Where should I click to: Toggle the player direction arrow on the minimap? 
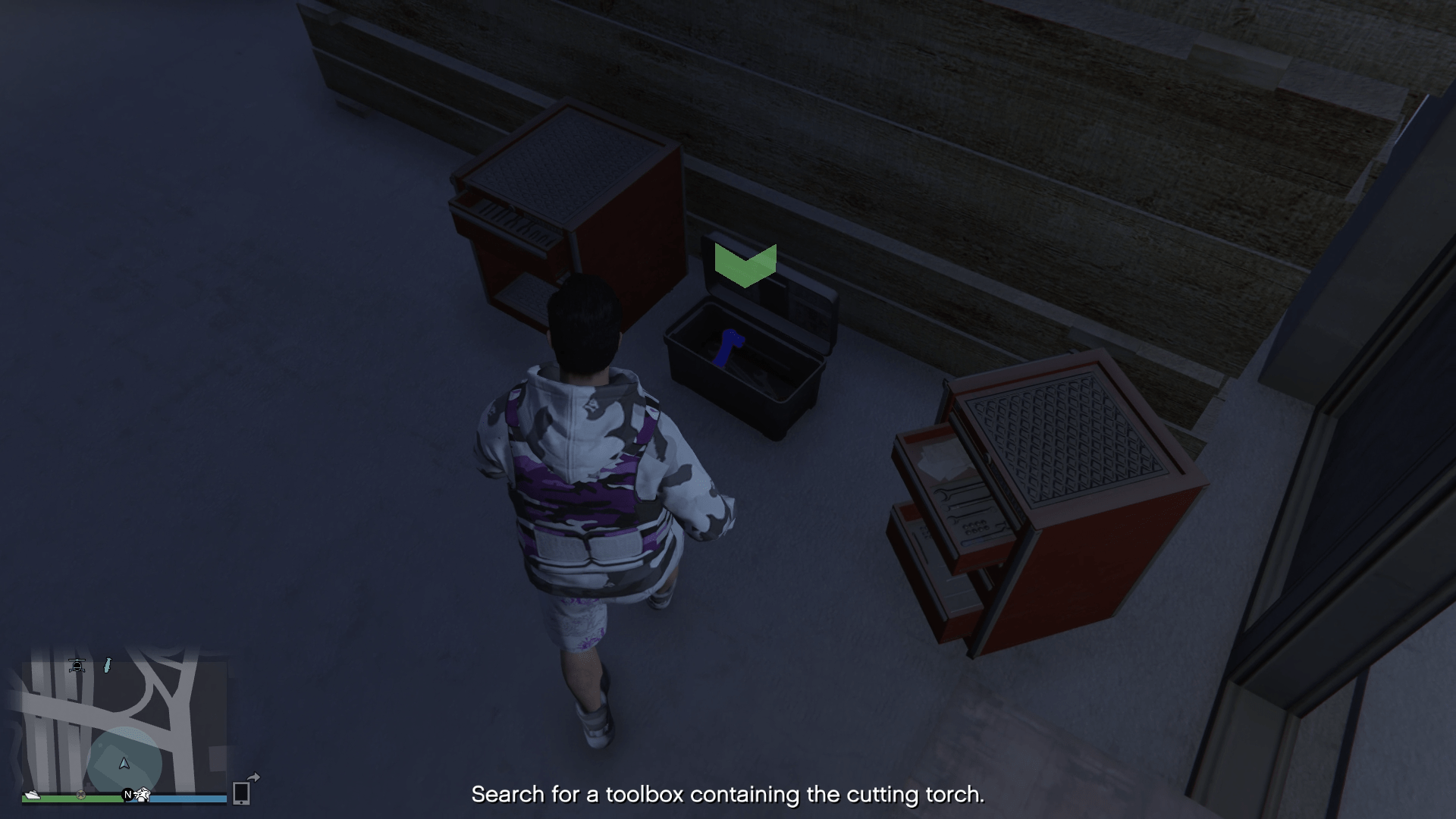(x=124, y=764)
